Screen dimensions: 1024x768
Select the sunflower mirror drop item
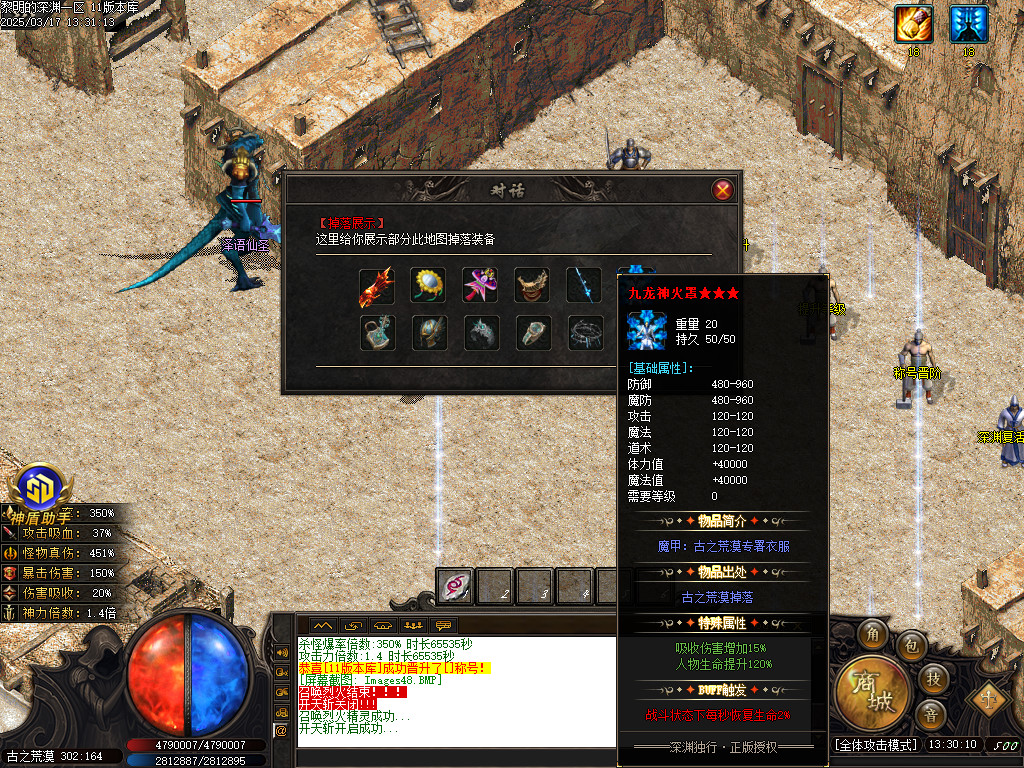click(429, 286)
